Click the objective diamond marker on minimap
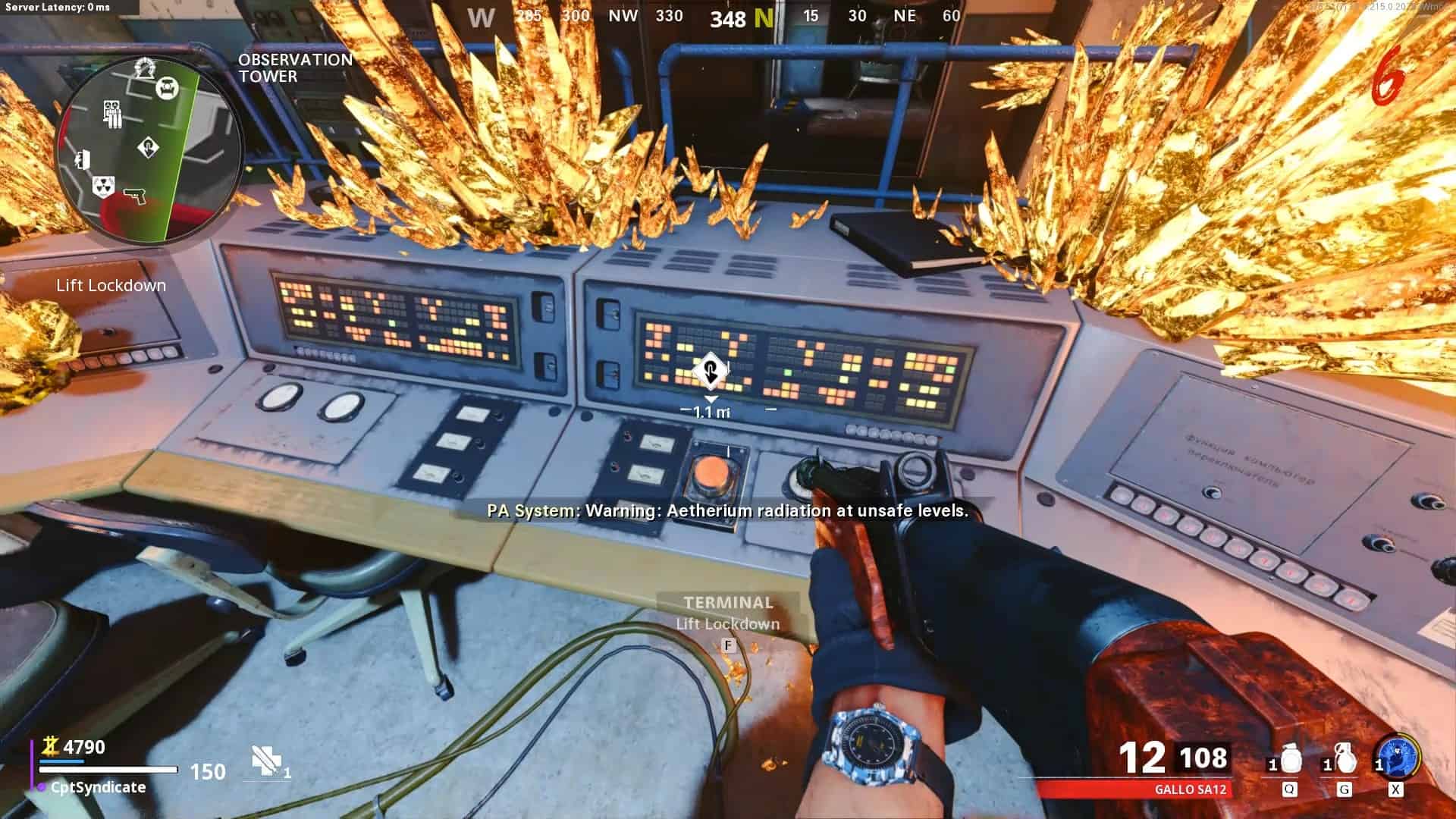Viewport: 1456px width, 819px height. coord(149,146)
